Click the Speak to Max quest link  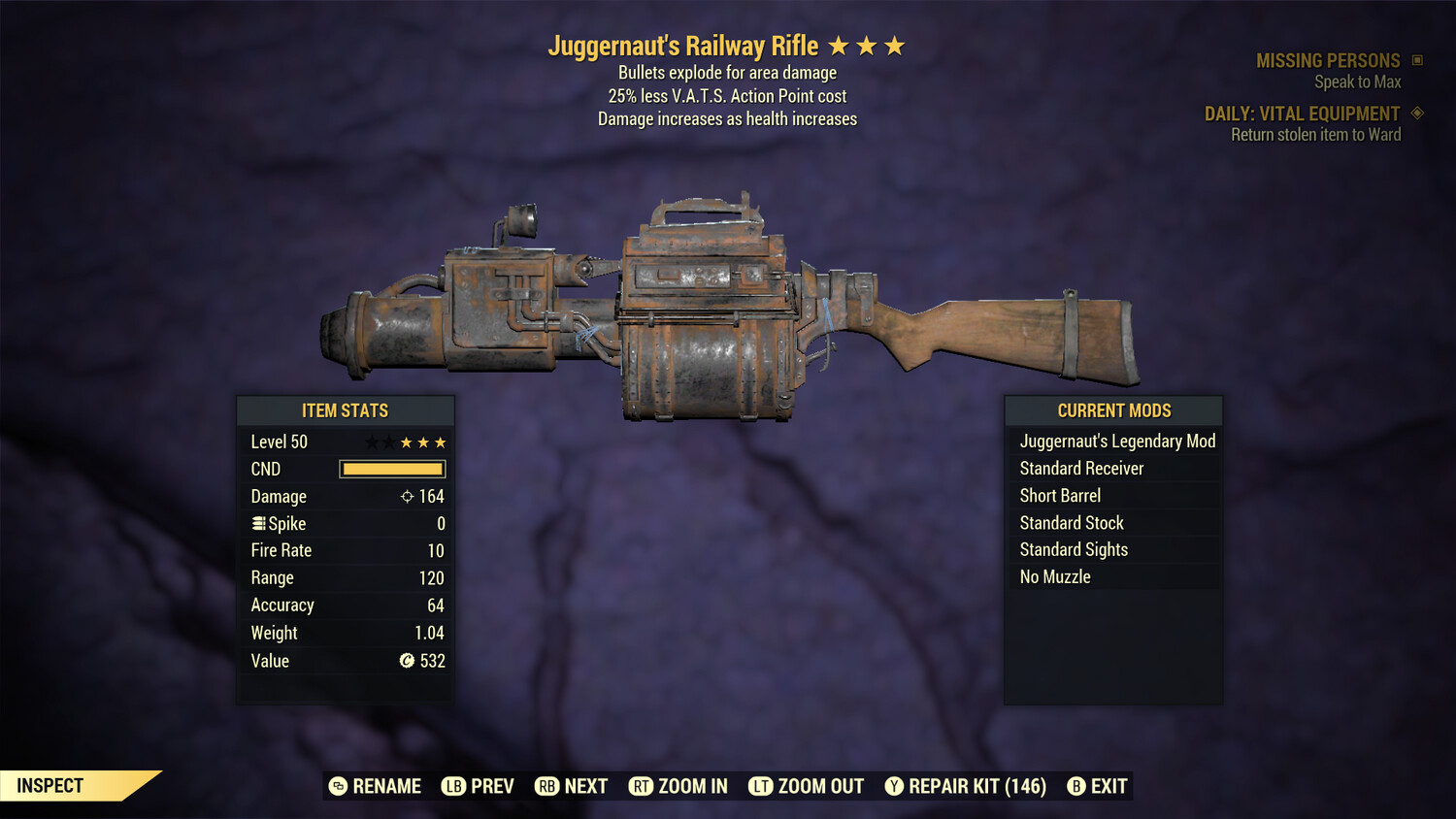pos(1357,82)
